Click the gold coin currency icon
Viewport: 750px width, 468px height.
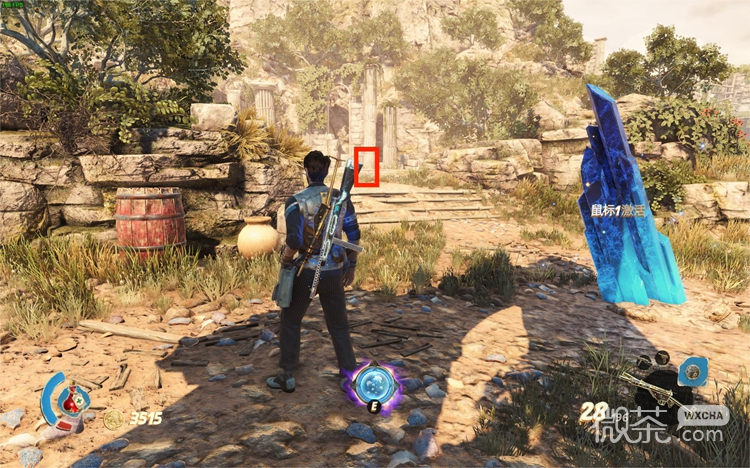click(x=113, y=419)
